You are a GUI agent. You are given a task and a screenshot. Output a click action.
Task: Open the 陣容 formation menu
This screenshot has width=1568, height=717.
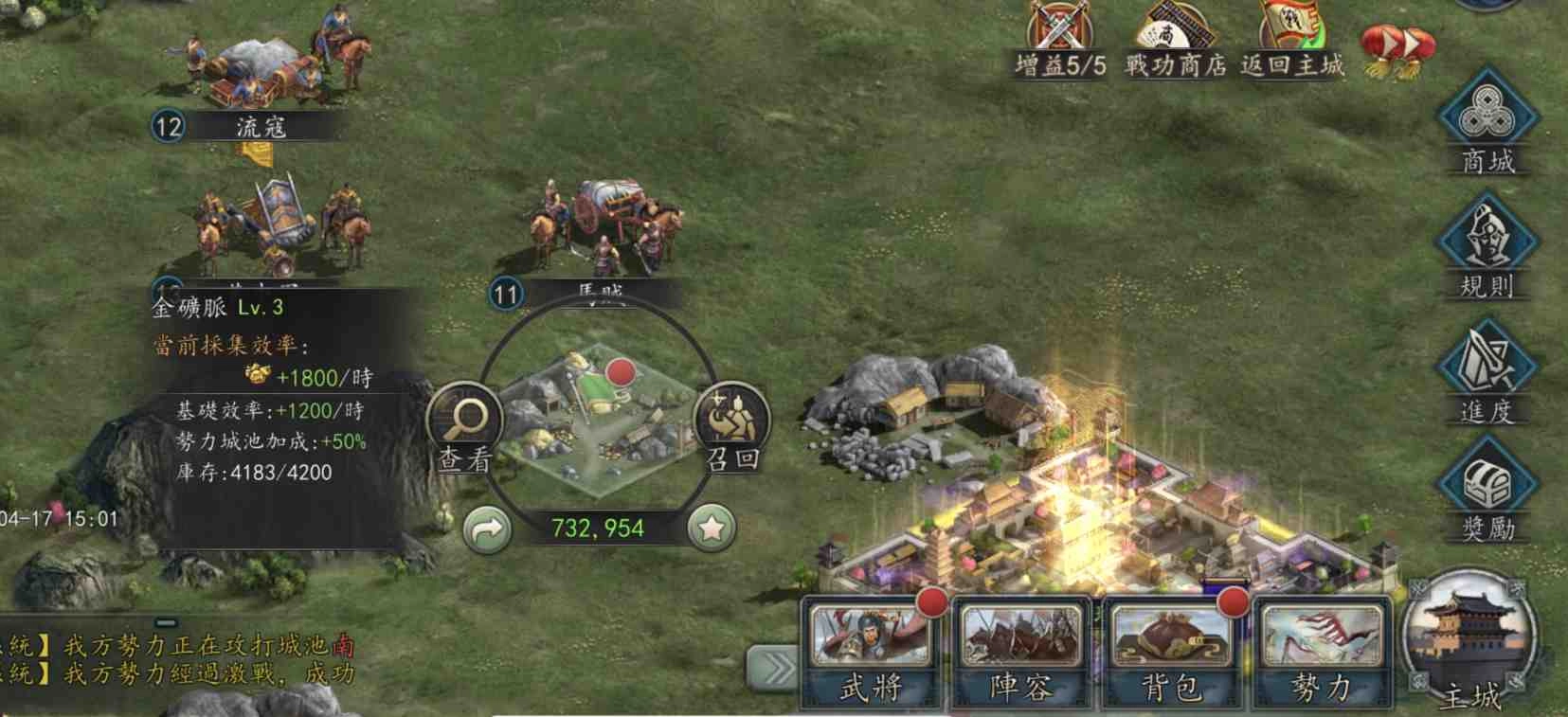click(1021, 654)
